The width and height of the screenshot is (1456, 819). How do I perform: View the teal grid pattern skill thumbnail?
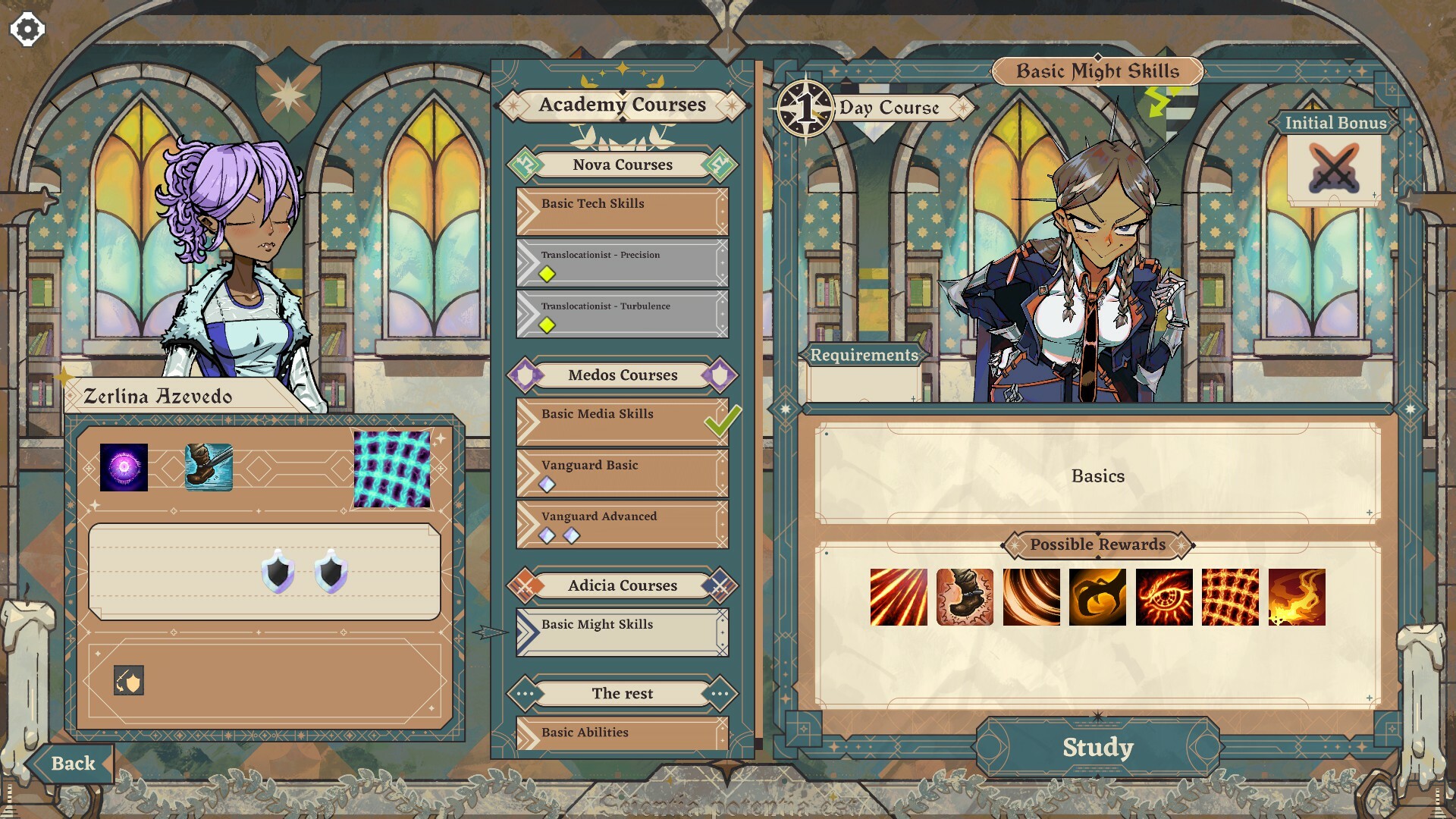click(393, 465)
